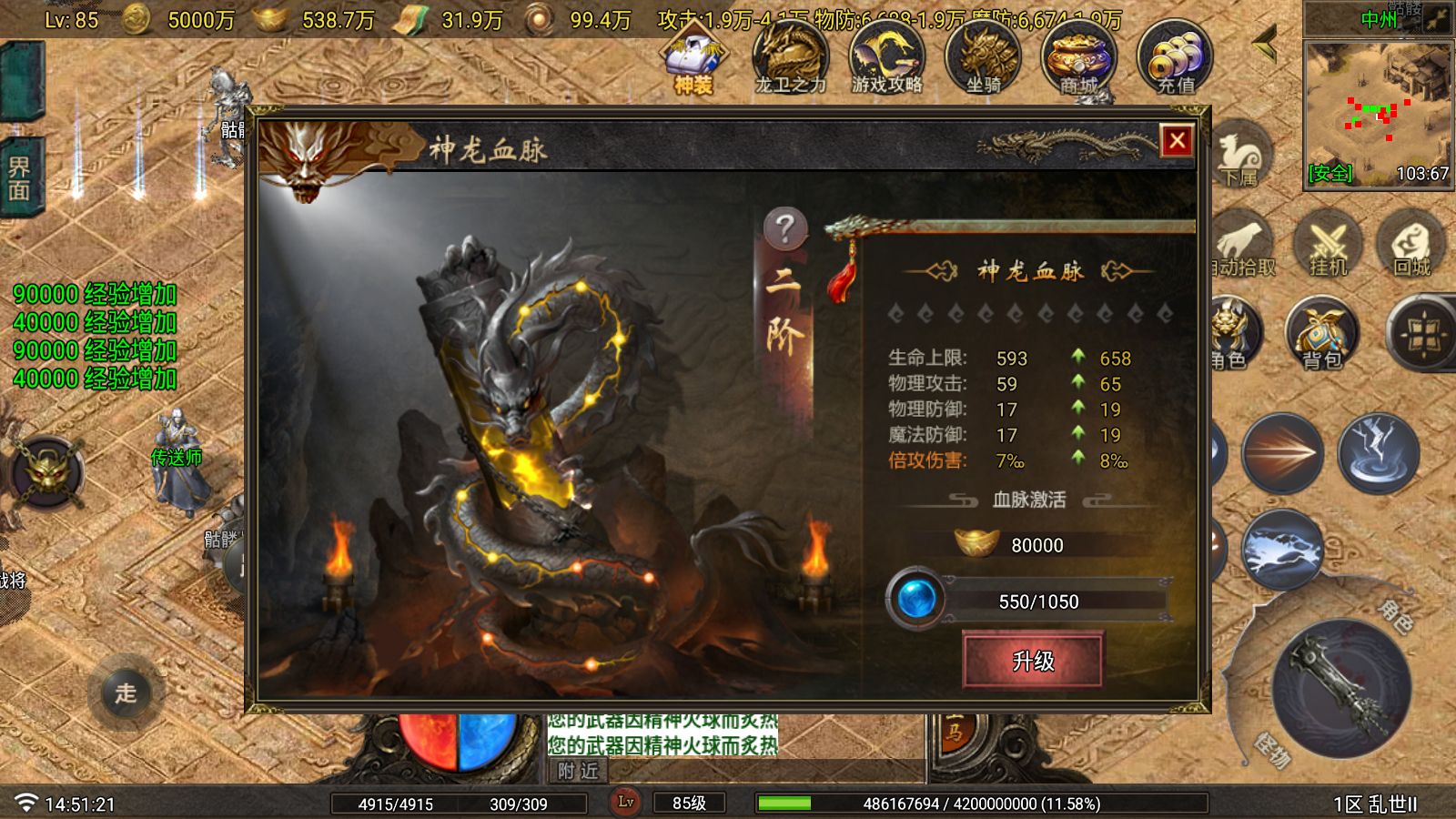Activate the lightning storm skill

point(1378,451)
